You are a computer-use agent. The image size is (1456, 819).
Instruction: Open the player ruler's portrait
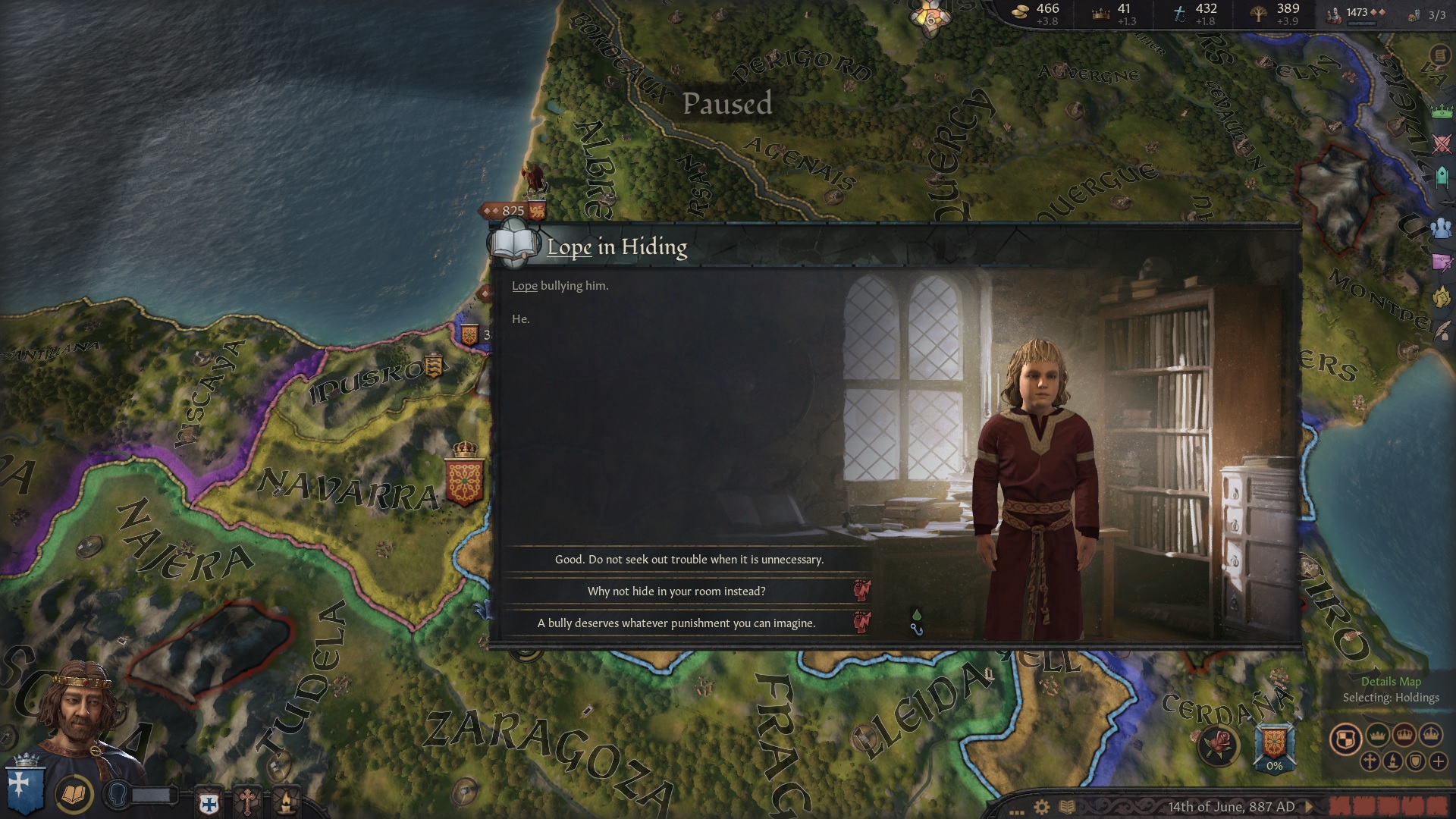click(80, 713)
